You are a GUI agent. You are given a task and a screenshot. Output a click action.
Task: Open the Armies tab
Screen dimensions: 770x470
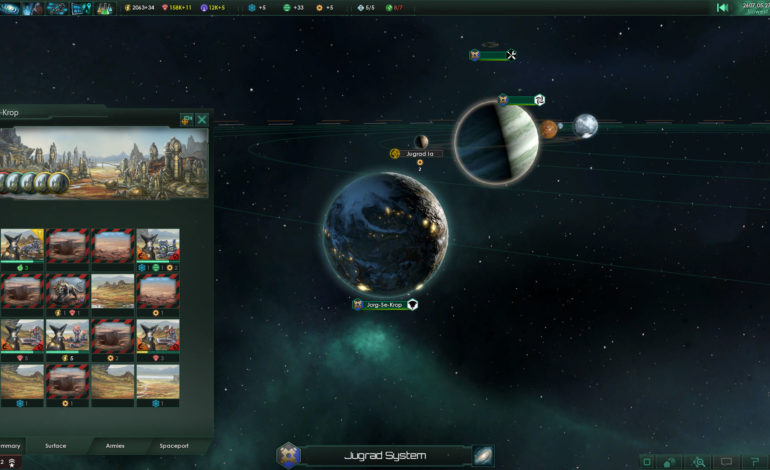point(115,446)
